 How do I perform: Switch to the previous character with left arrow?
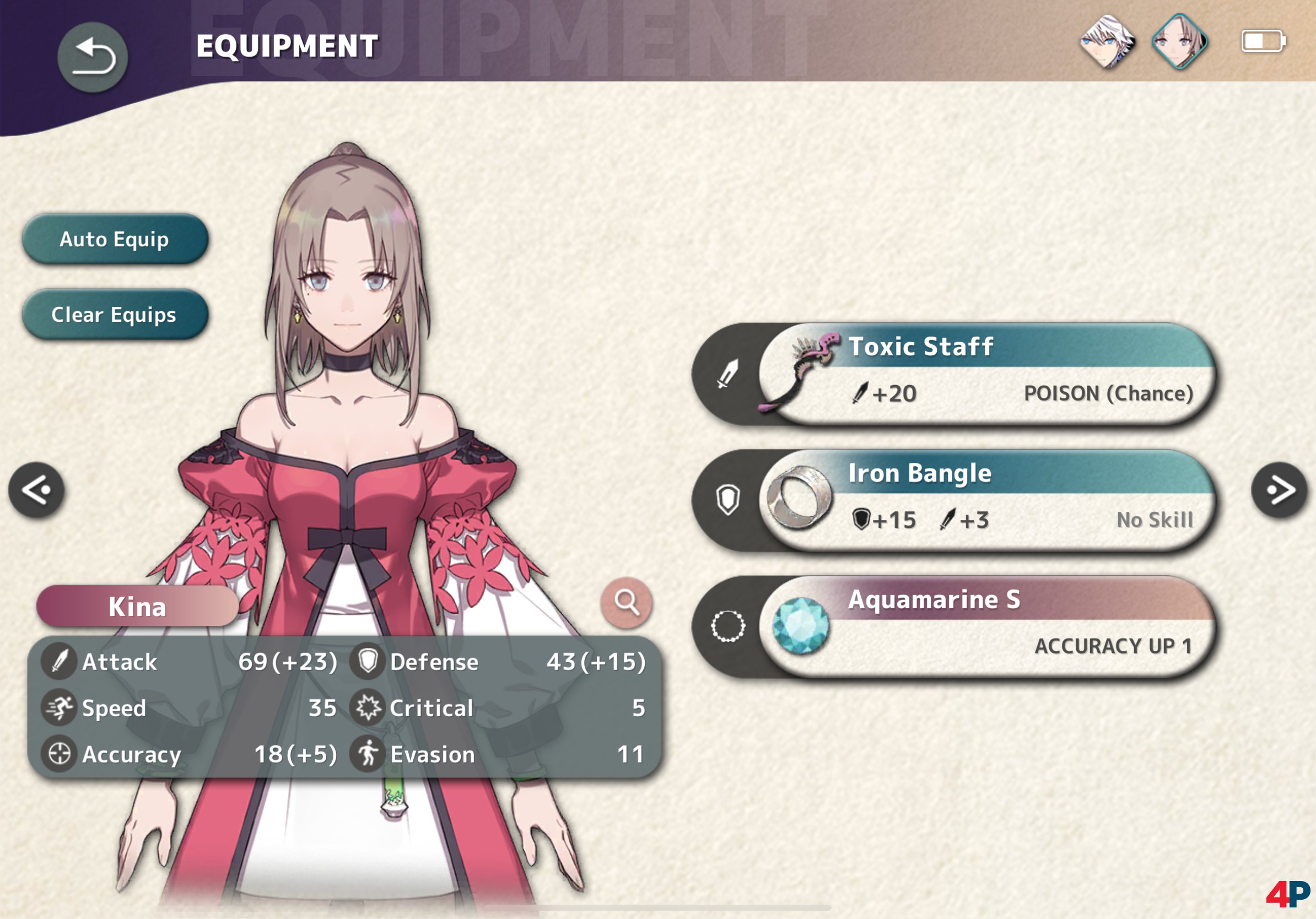click(37, 490)
